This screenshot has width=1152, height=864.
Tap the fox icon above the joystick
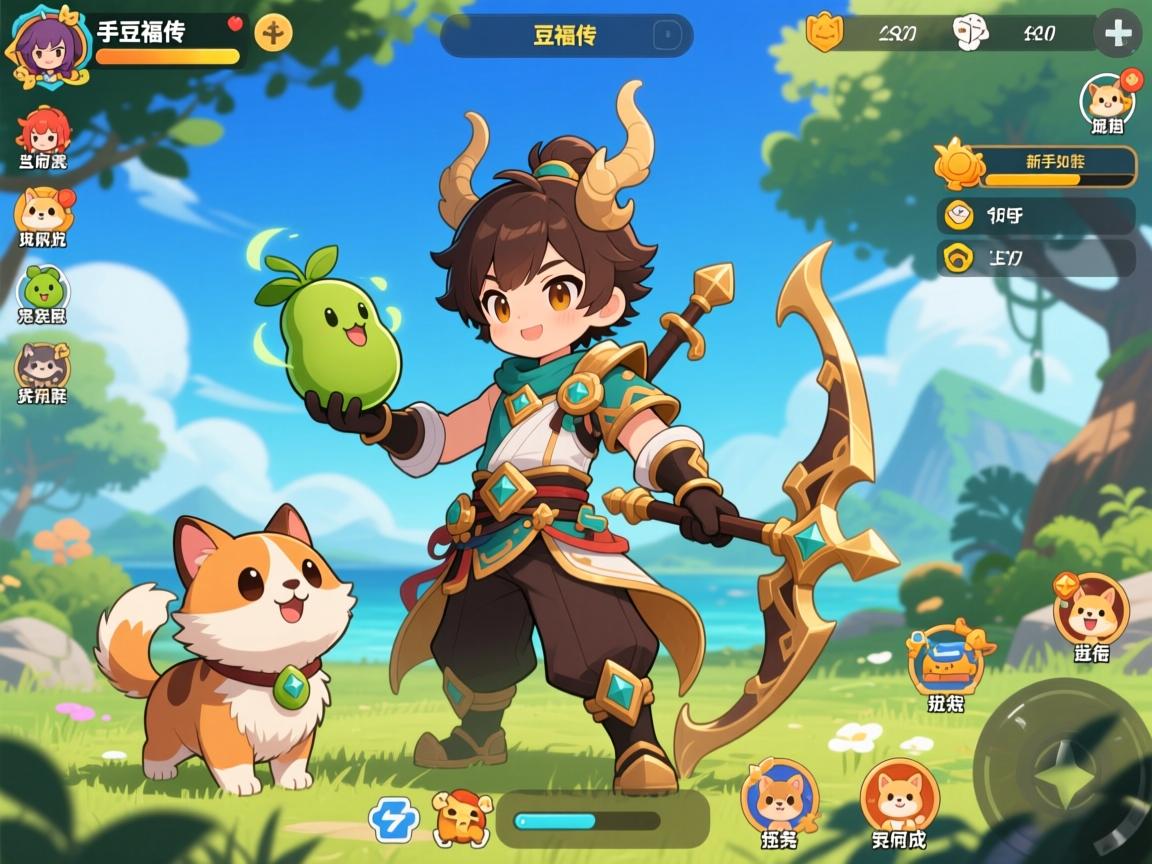click(x=1090, y=609)
